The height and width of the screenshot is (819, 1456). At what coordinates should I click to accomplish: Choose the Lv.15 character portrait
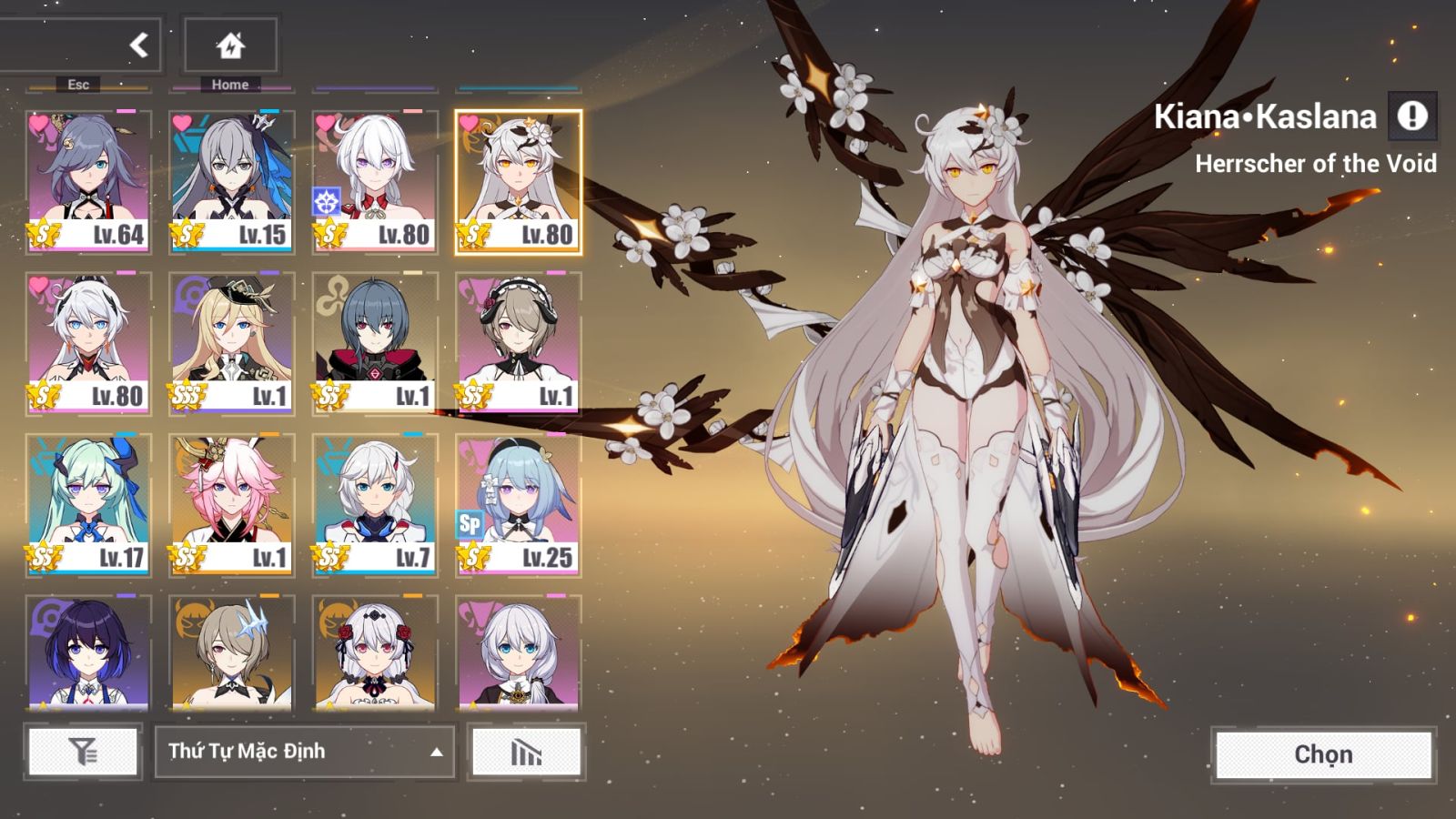coord(231,181)
